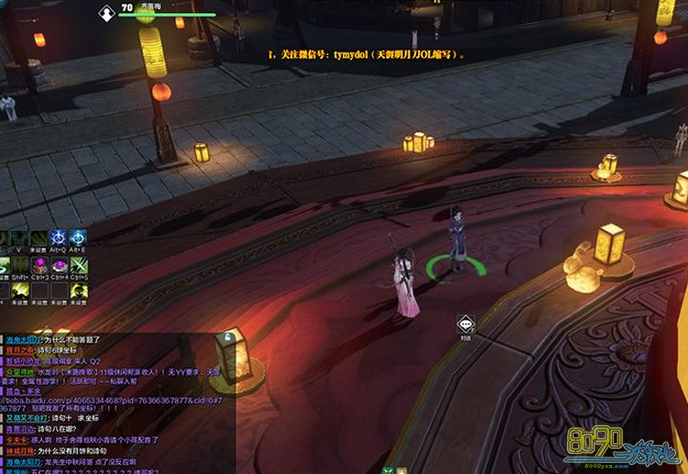Activate the Ctrl+5 green slash skill
Screen dimensions: 688x474
[x=78, y=265]
